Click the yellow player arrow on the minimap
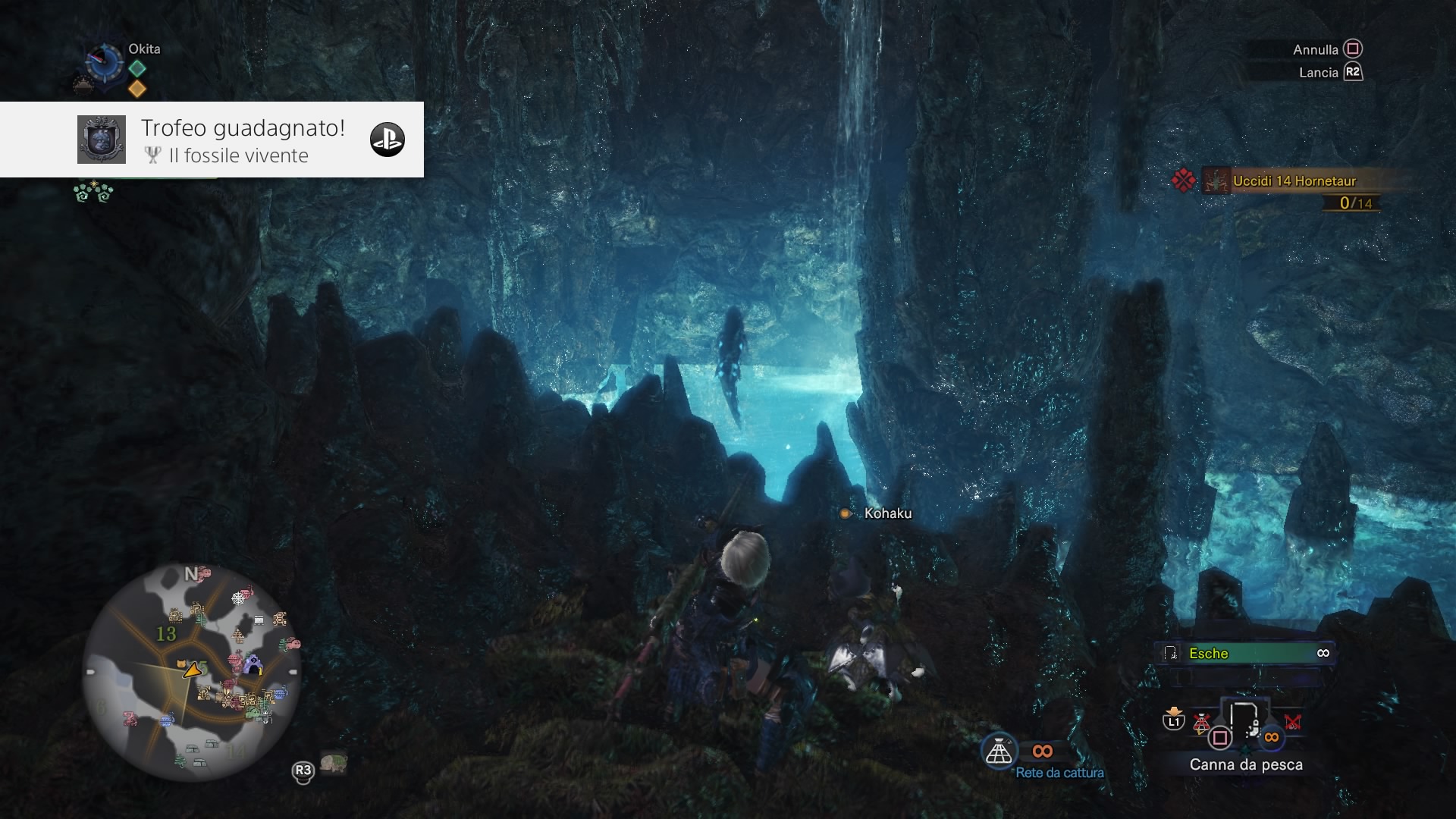This screenshot has height=819, width=1456. [x=193, y=670]
